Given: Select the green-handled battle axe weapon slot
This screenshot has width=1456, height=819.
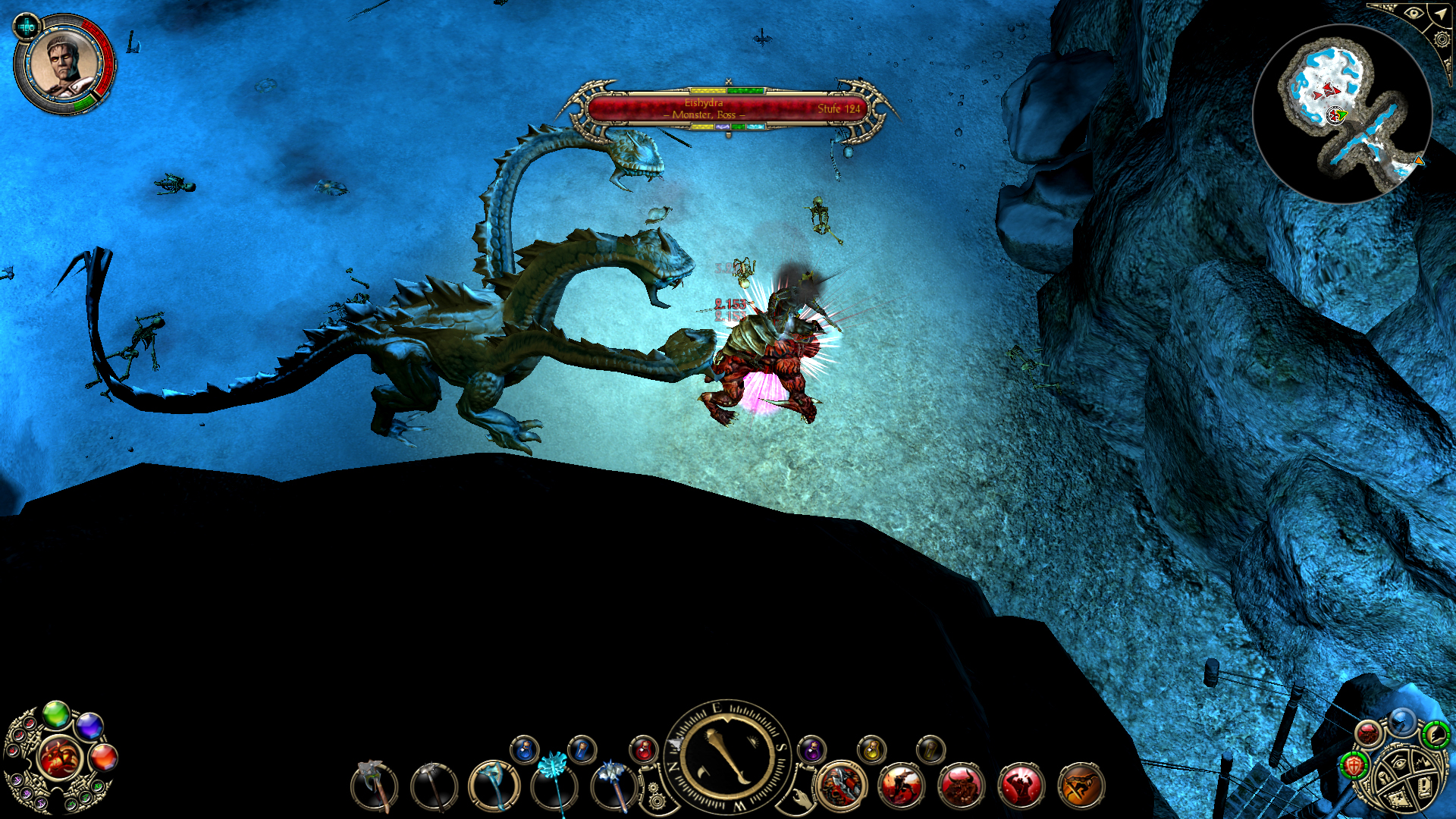Looking at the screenshot, I should point(375,786).
